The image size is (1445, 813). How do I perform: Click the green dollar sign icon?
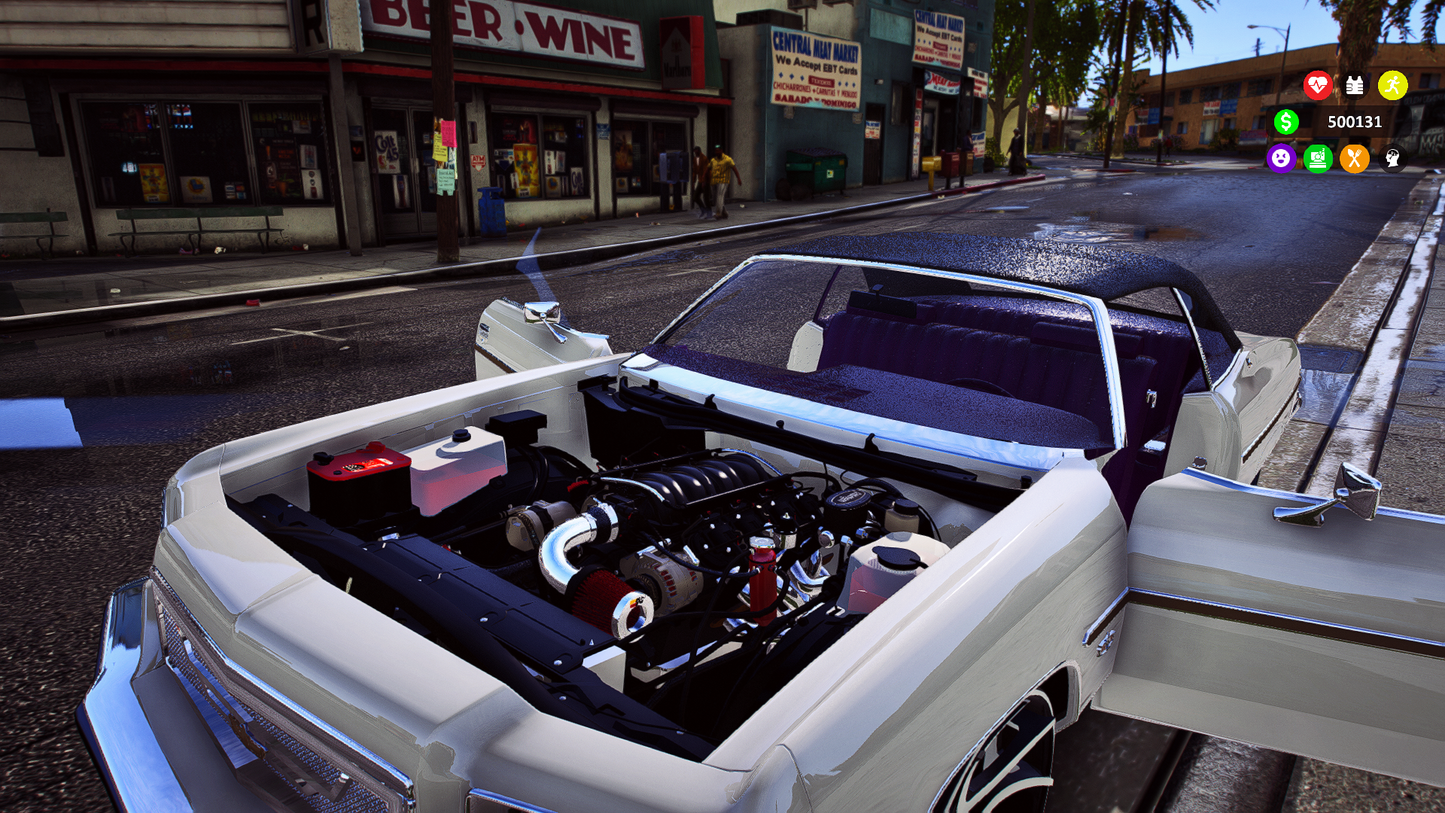pyautogui.click(x=1287, y=122)
